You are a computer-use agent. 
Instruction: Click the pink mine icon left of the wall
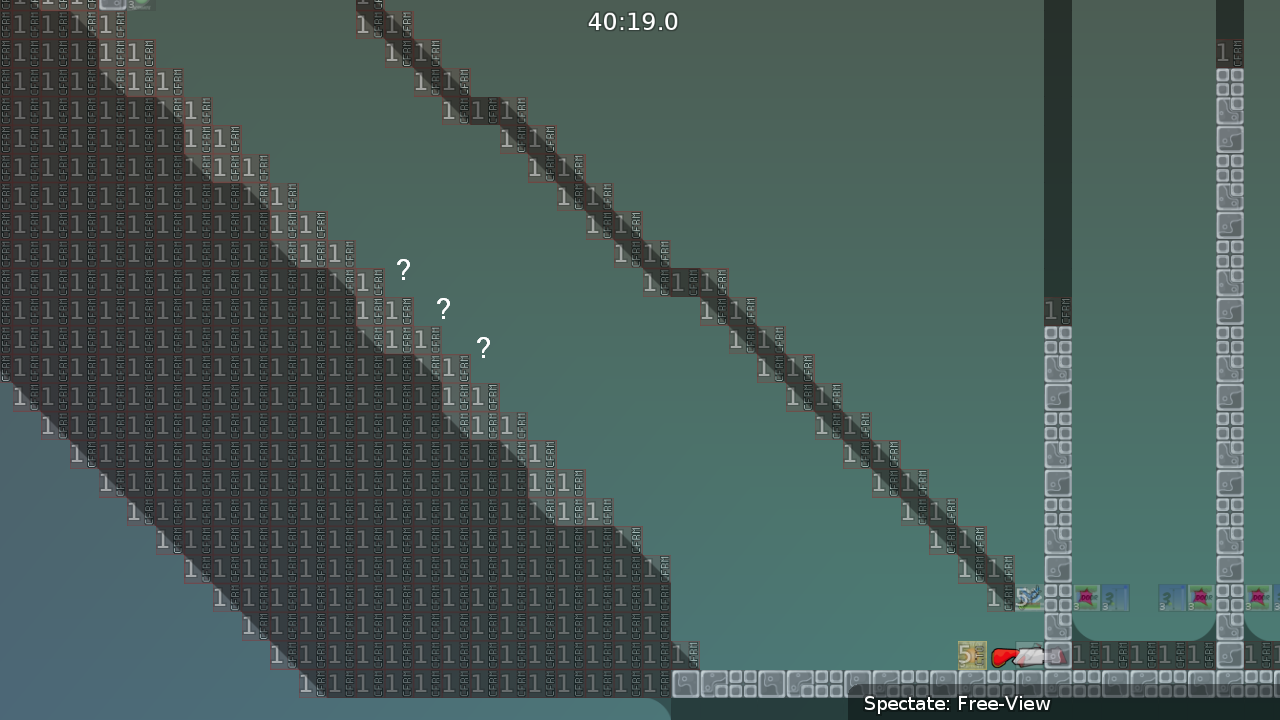(1201, 597)
